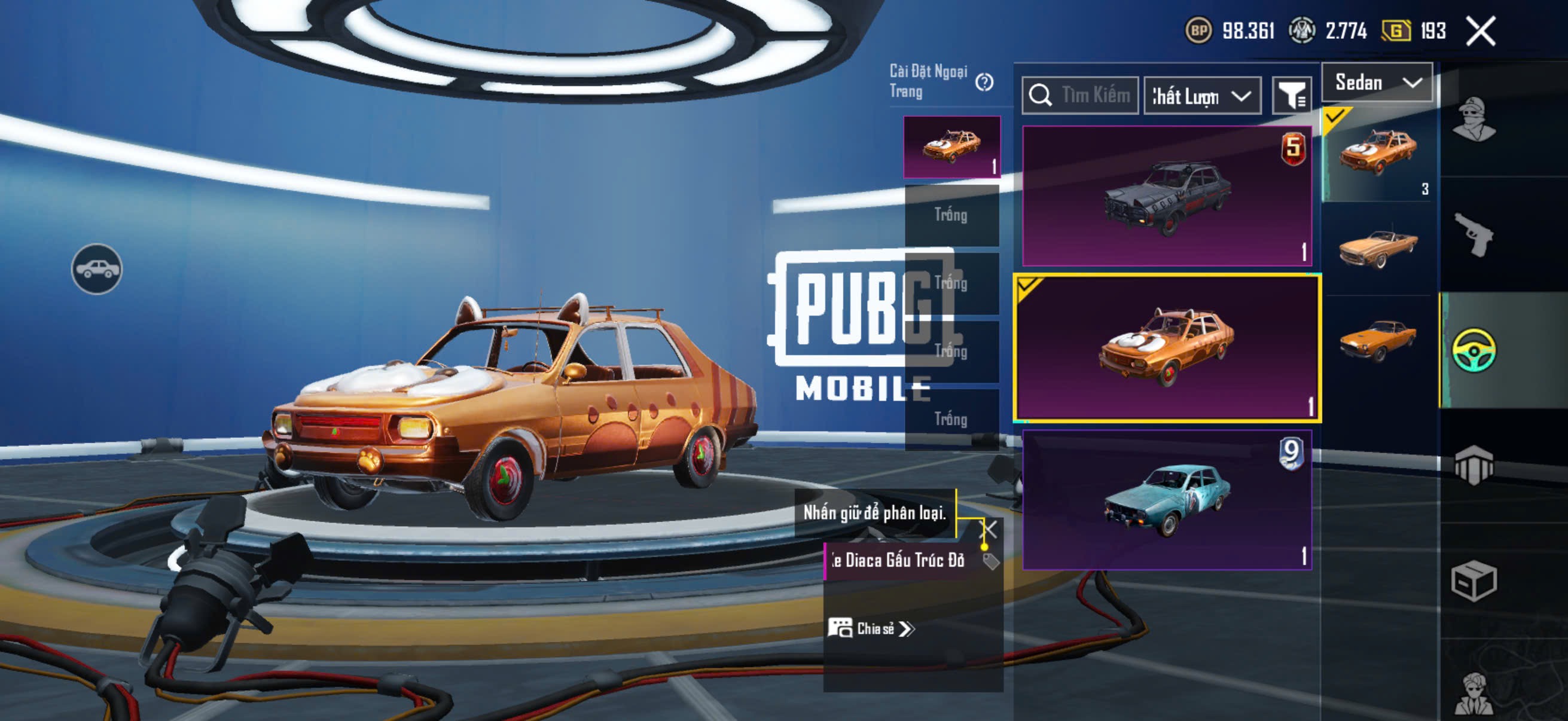Image resolution: width=1568 pixels, height=721 pixels.
Task: Switch to the character outfit tab
Action: (x=1474, y=120)
